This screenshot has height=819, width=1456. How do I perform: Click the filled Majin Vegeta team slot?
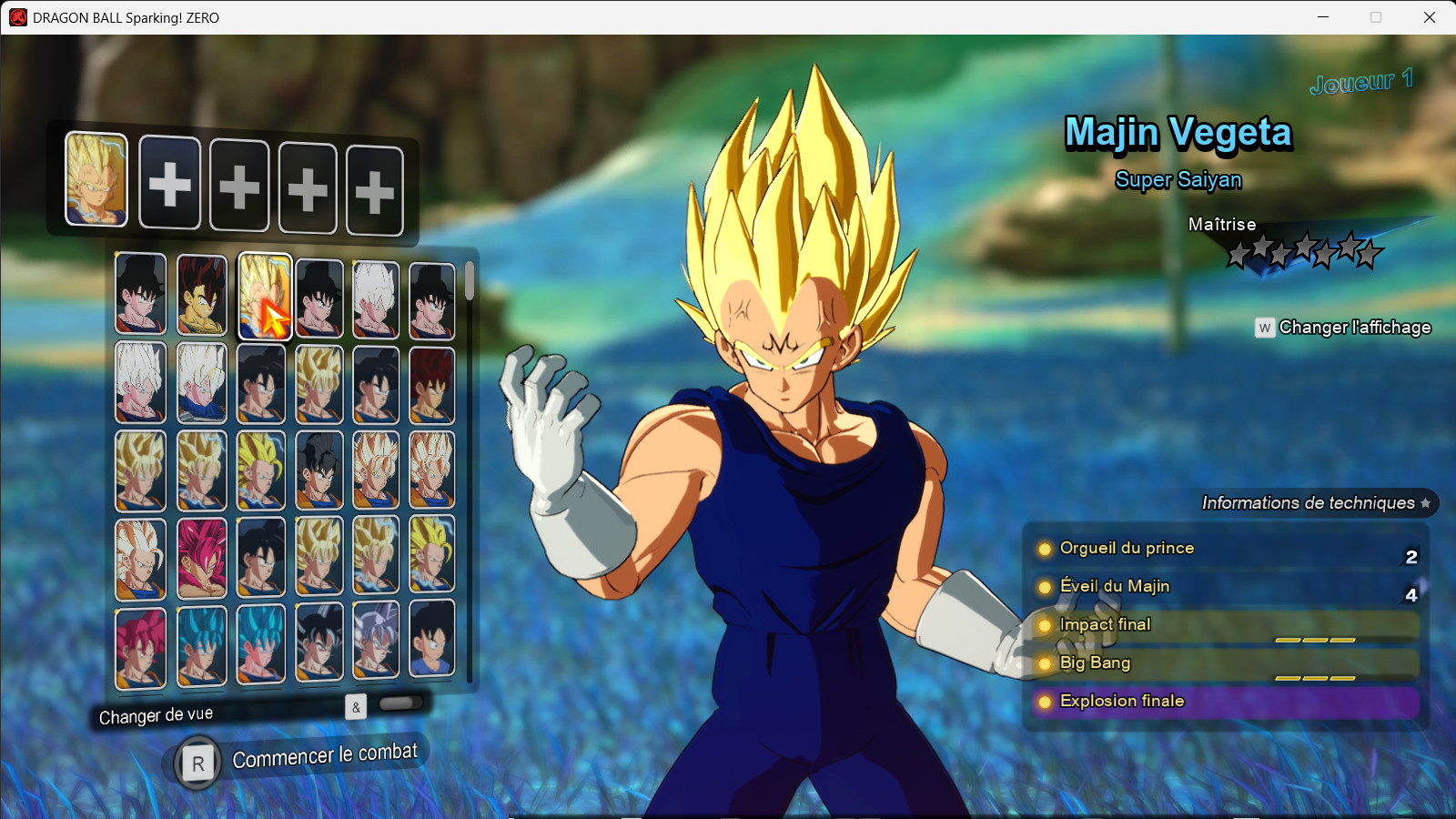[96, 179]
